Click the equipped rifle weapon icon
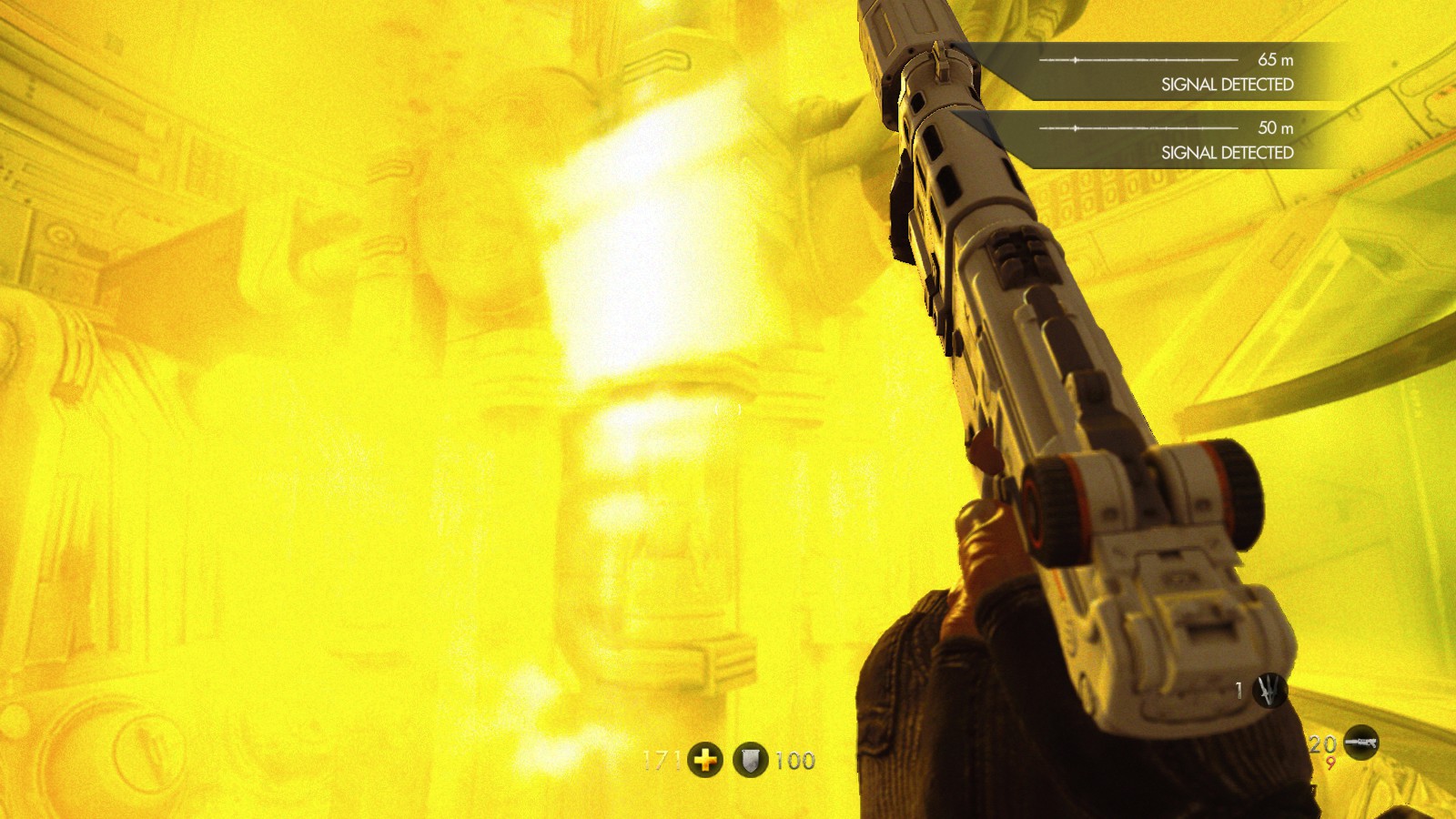Screen dimensions: 1456x819 [1360, 743]
